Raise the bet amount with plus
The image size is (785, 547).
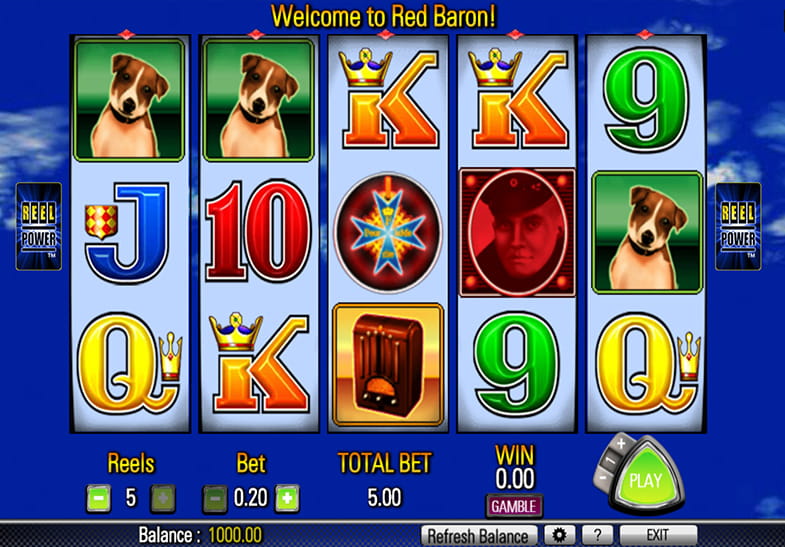tap(287, 497)
